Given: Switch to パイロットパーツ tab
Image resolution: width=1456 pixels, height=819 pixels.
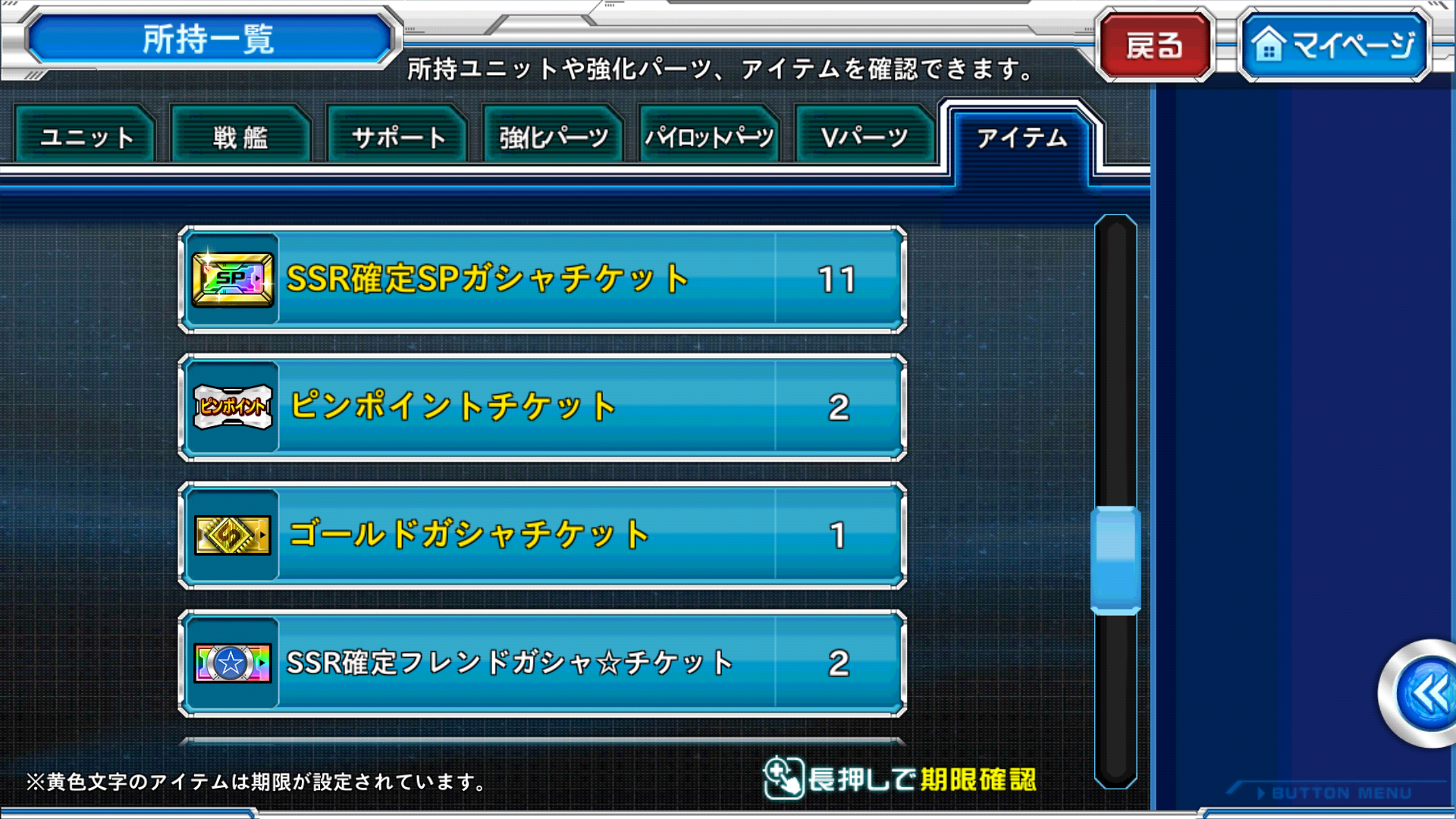Looking at the screenshot, I should pyautogui.click(x=709, y=136).
